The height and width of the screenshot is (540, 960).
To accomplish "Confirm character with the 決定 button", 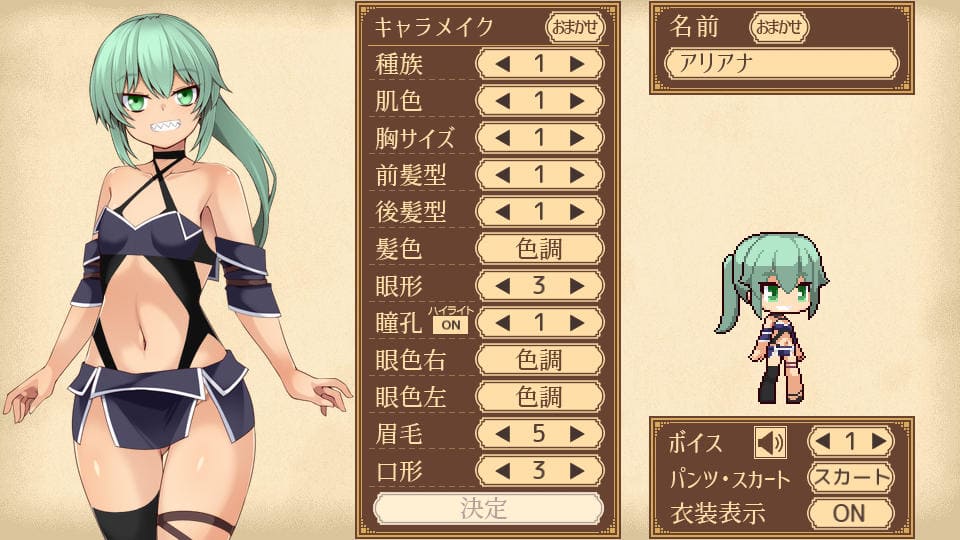I will tap(487, 508).
